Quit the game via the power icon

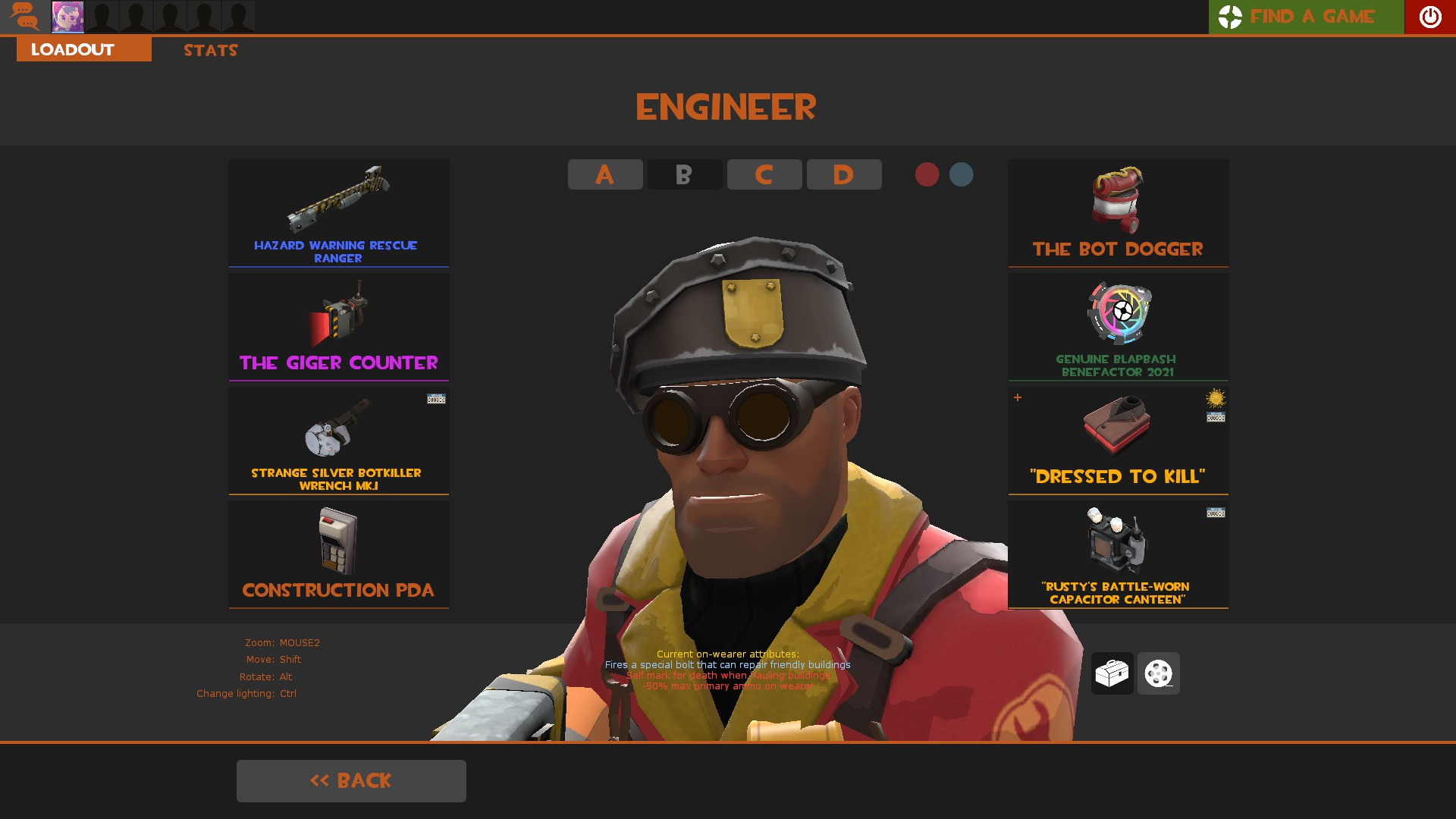point(1430,17)
